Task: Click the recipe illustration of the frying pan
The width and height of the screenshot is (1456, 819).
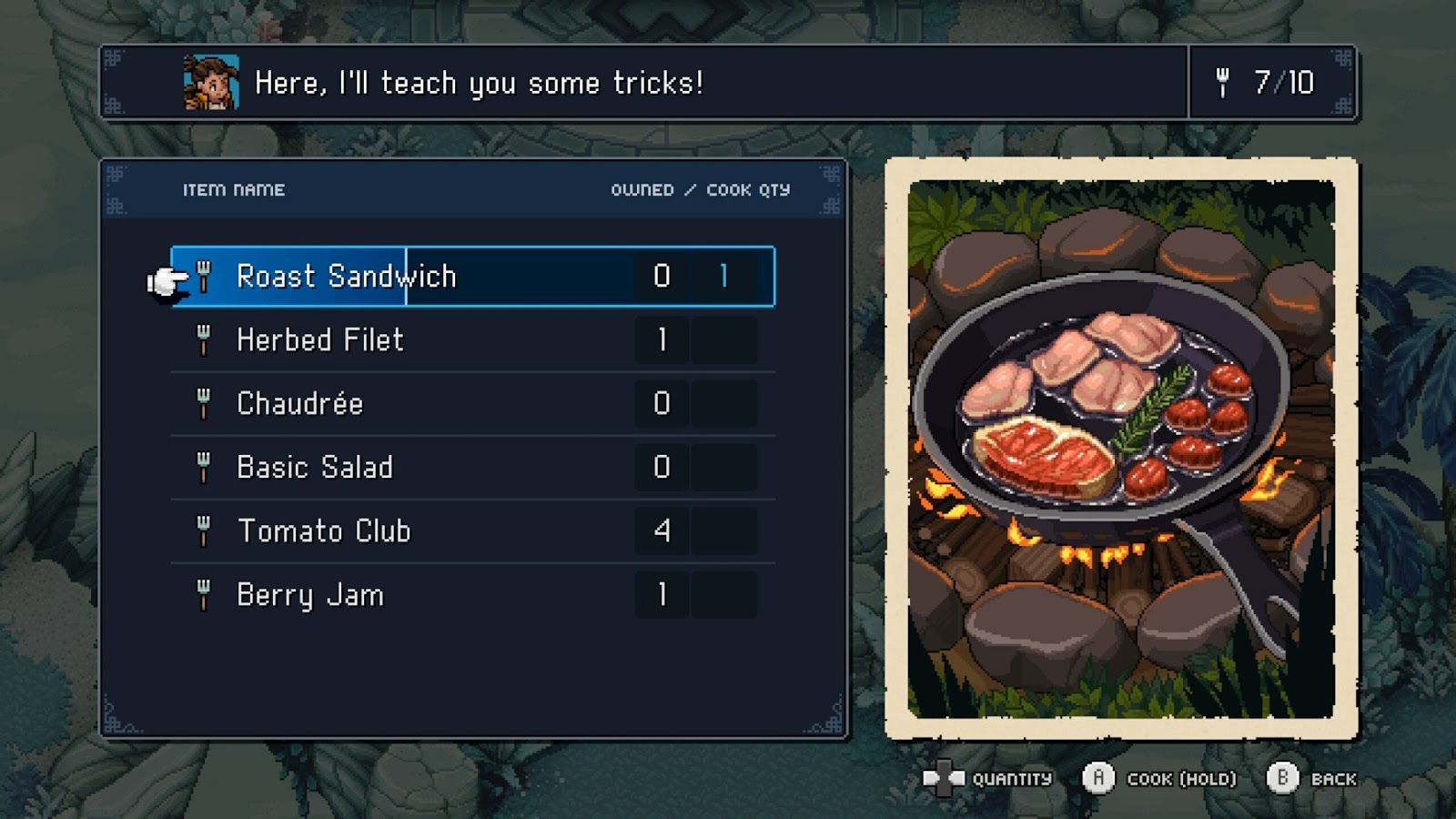Action: click(x=1121, y=448)
